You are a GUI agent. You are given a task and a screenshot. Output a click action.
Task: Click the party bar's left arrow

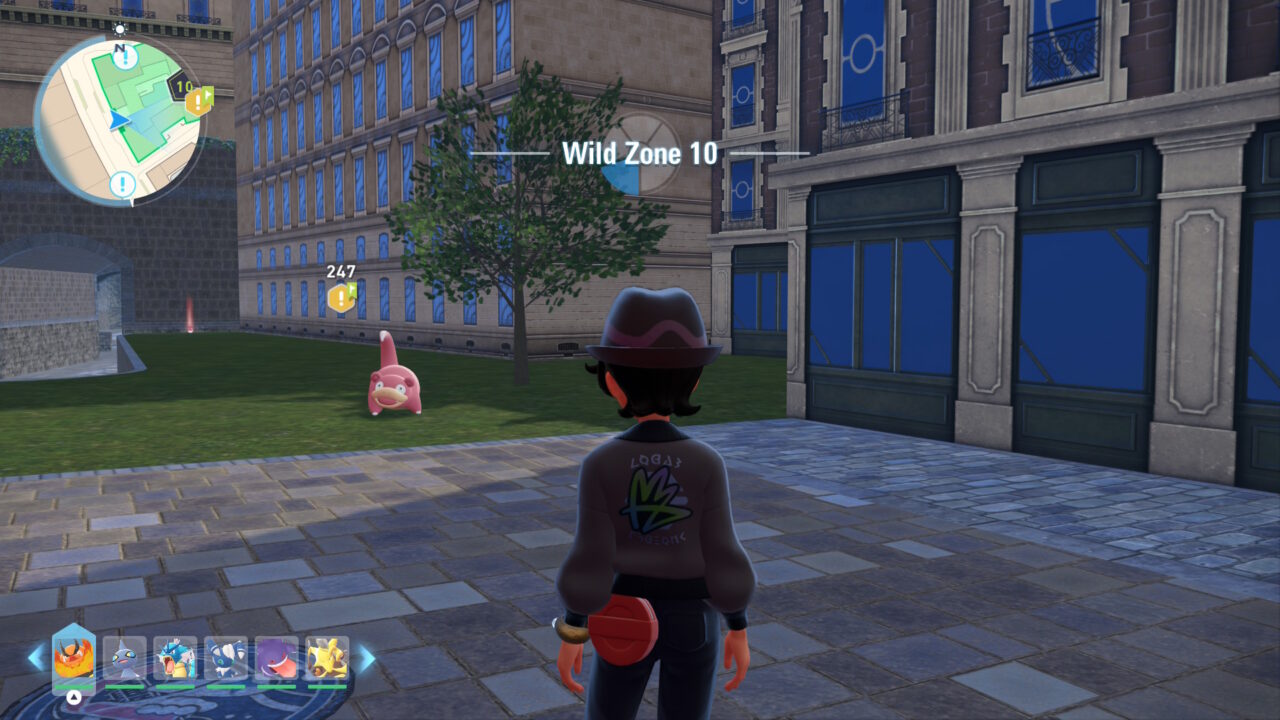click(x=36, y=657)
